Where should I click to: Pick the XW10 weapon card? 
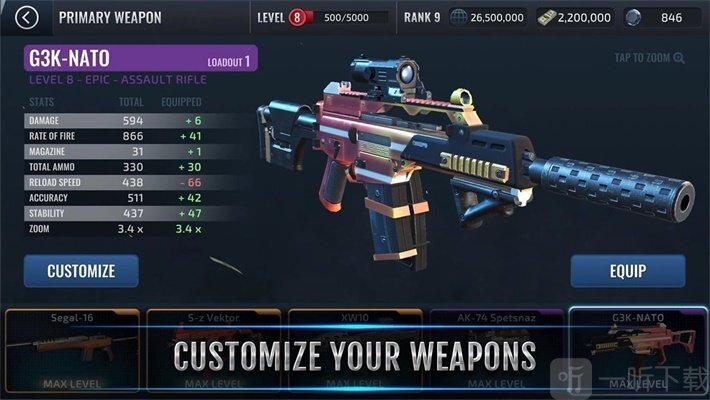point(354,350)
